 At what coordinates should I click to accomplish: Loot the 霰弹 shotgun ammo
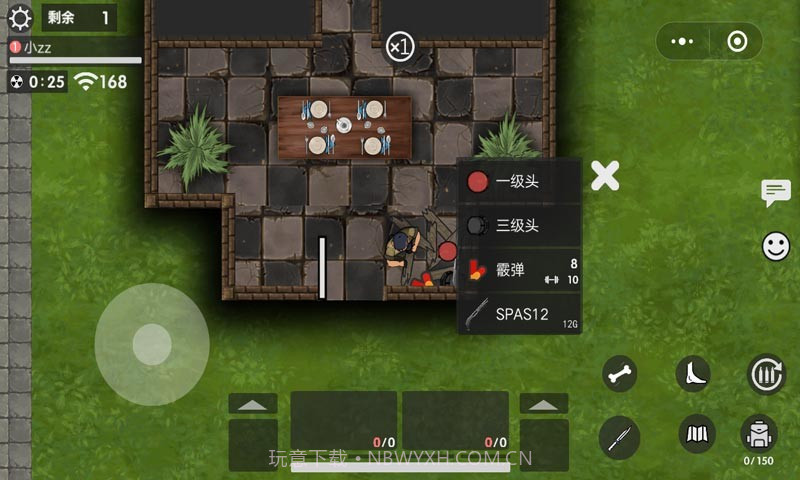[519, 270]
